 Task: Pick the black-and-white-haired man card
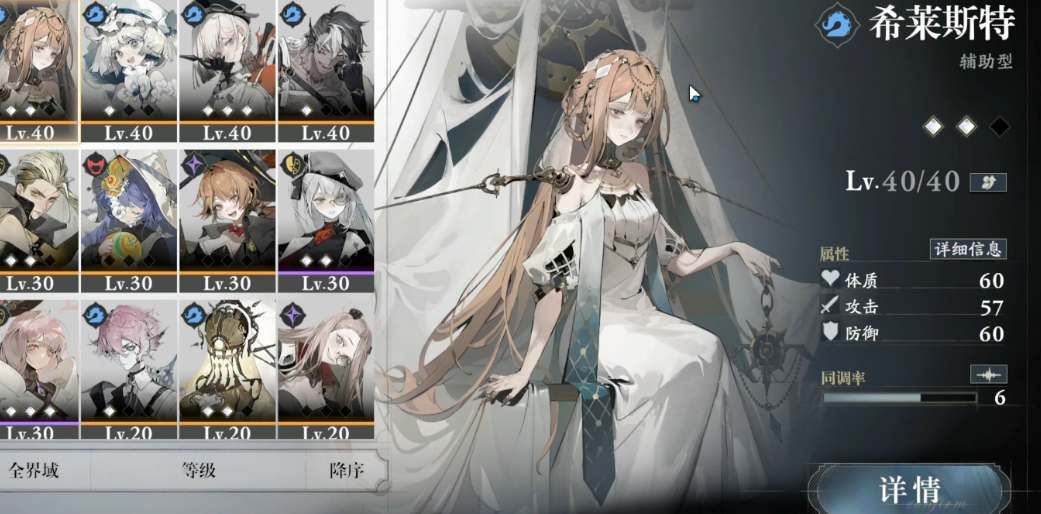point(326,65)
